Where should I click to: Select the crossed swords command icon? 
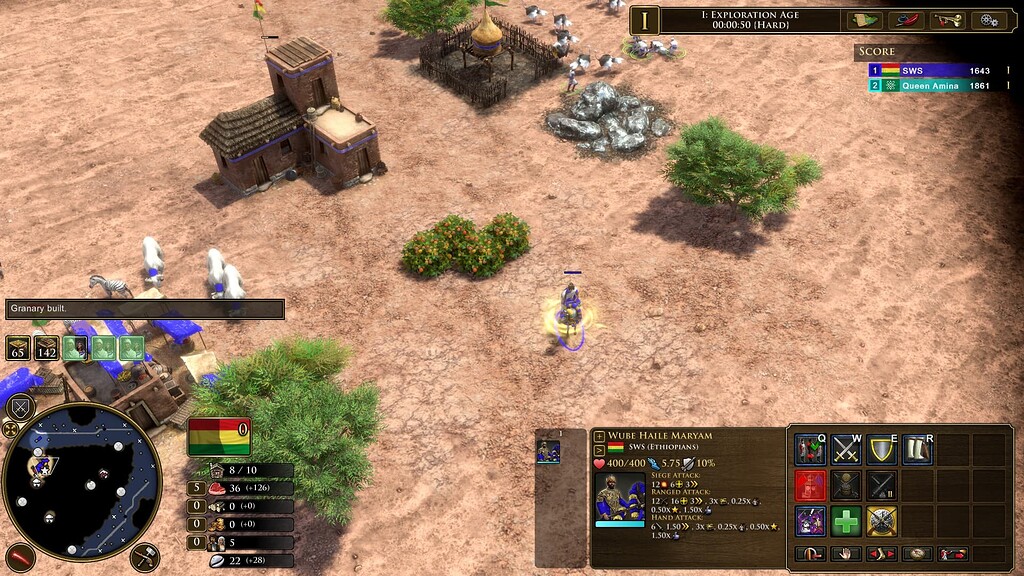846,450
